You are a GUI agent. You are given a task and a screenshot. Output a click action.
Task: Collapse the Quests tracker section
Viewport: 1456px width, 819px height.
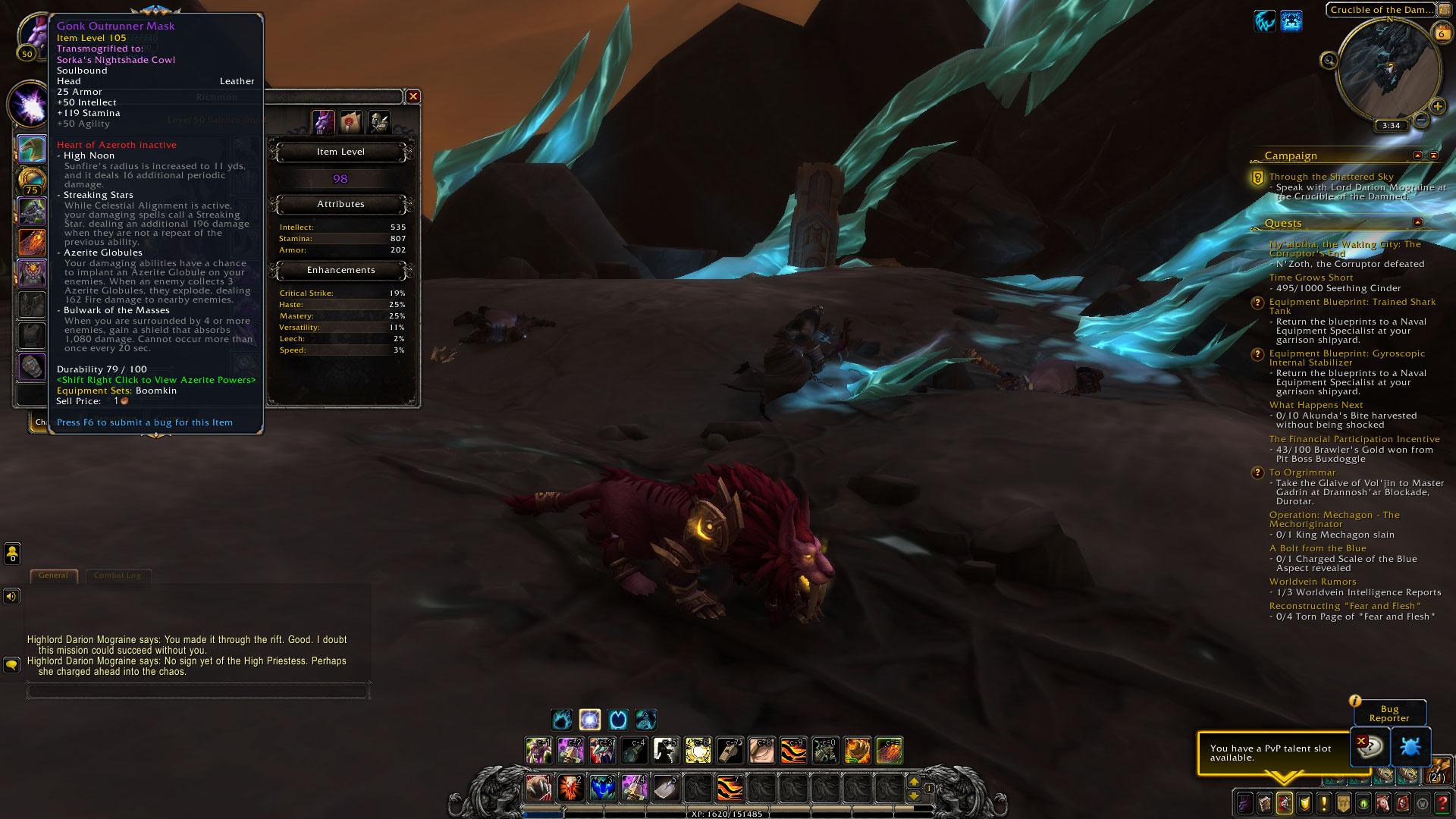[x=1417, y=222]
